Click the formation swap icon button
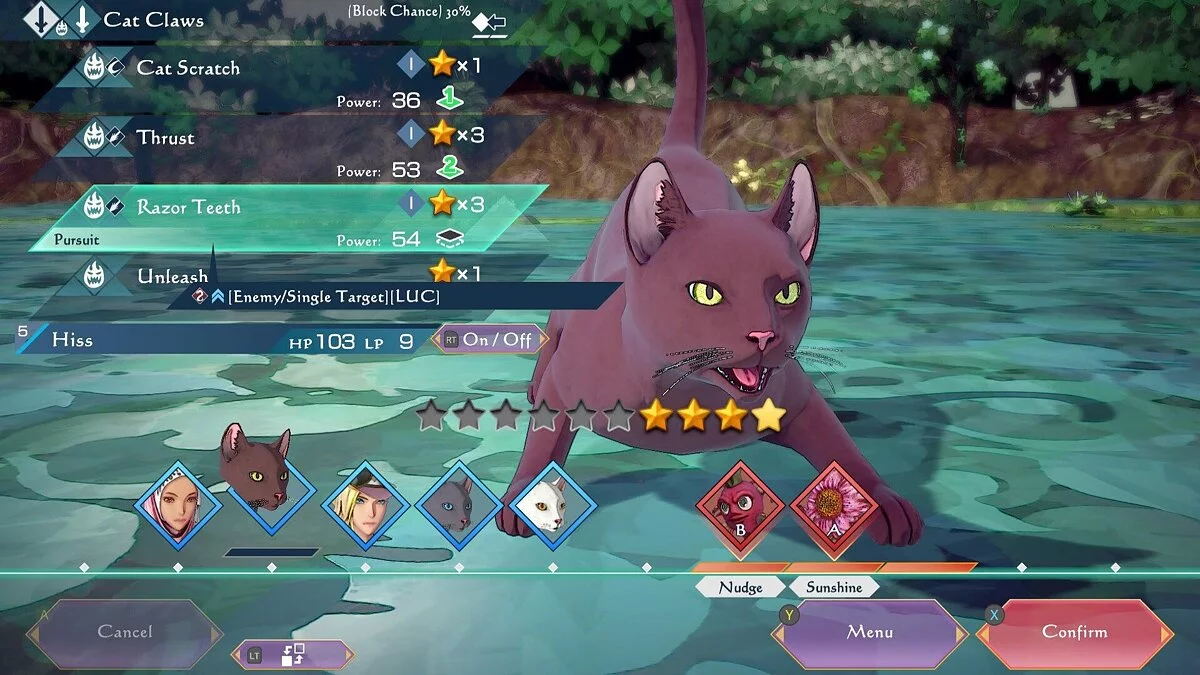 click(x=293, y=655)
